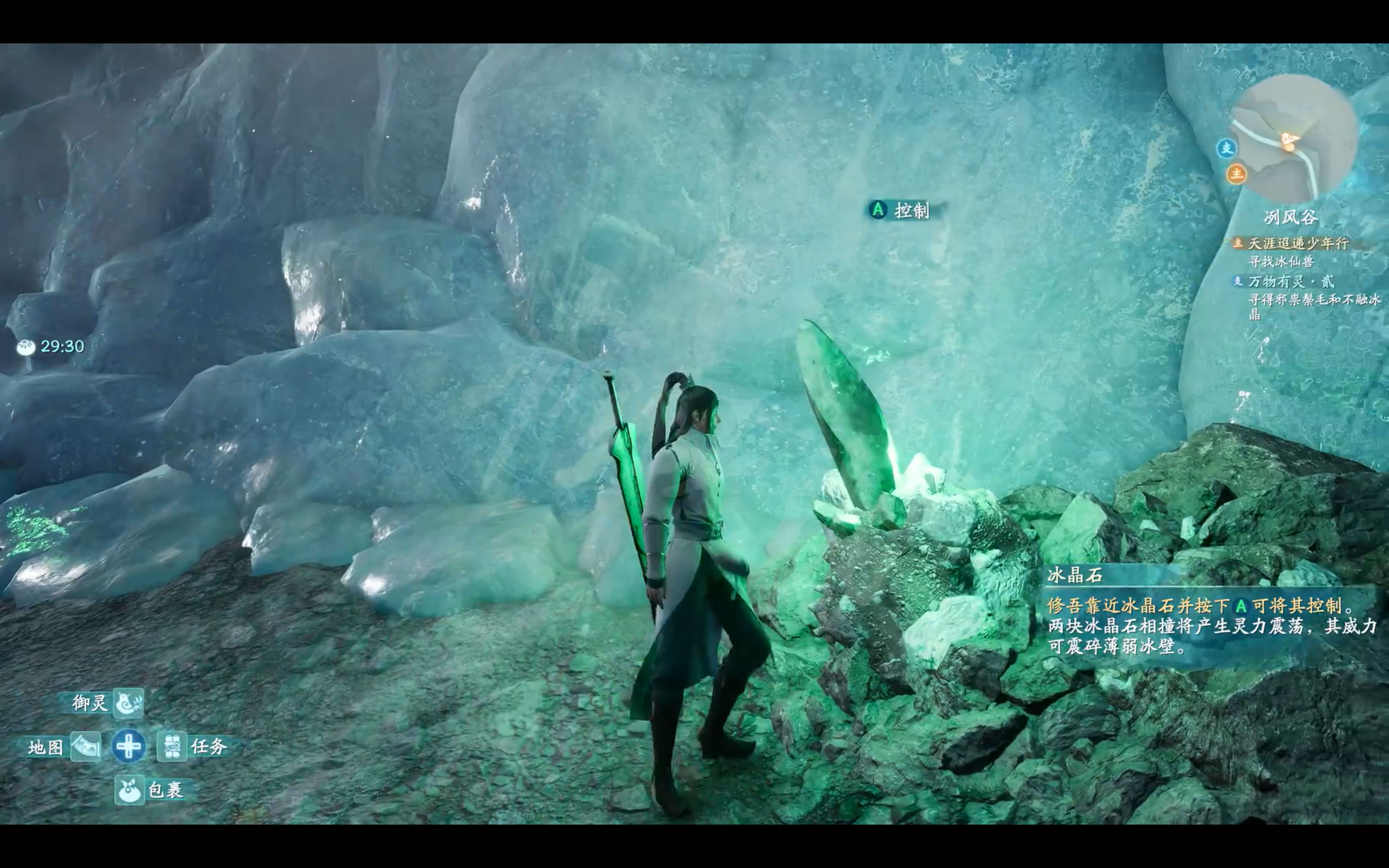Click the blue 支 side quest marker
The image size is (1389, 868).
pyautogui.click(x=1226, y=149)
